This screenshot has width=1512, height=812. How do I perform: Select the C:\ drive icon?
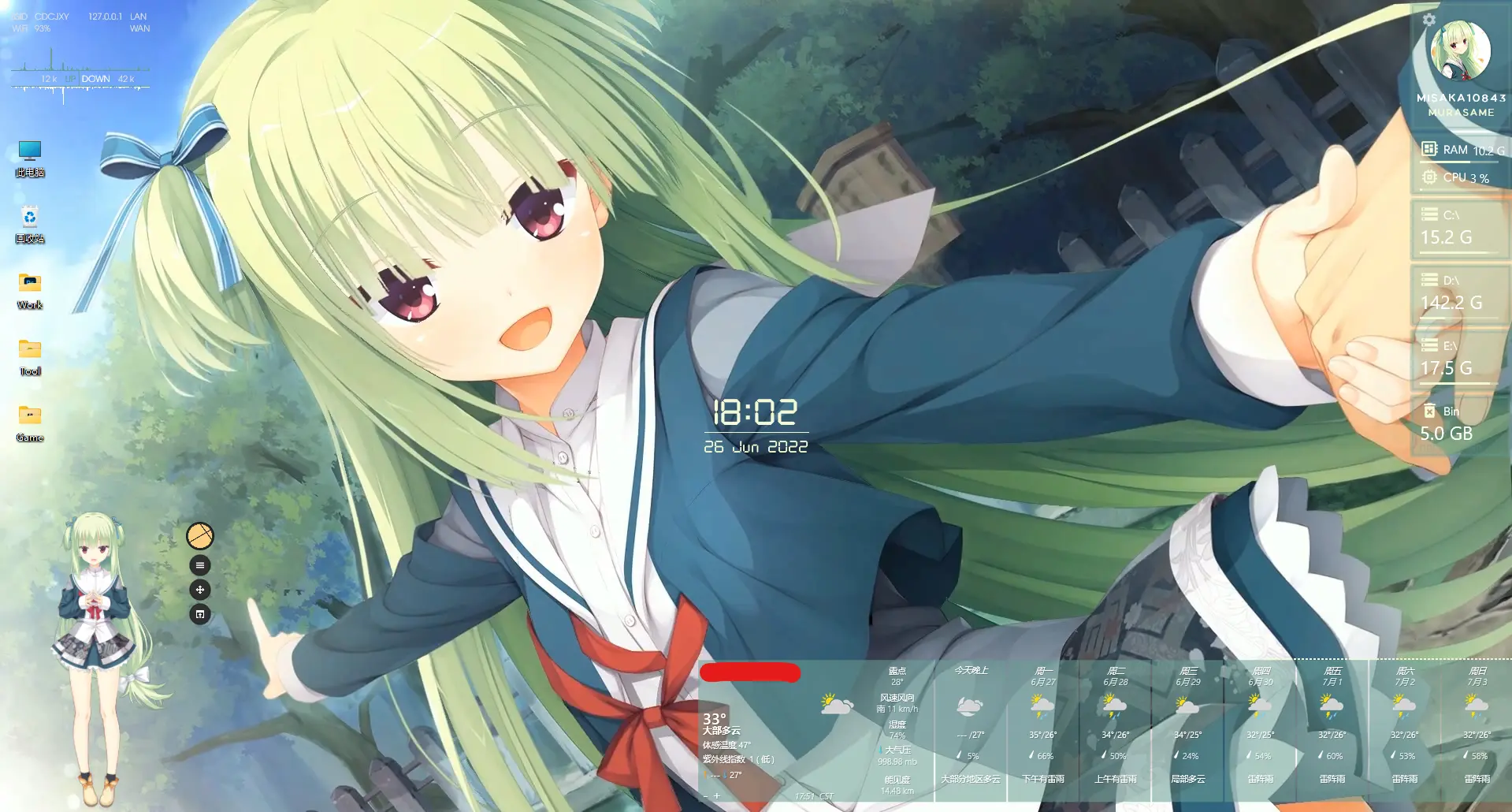pos(1430,213)
